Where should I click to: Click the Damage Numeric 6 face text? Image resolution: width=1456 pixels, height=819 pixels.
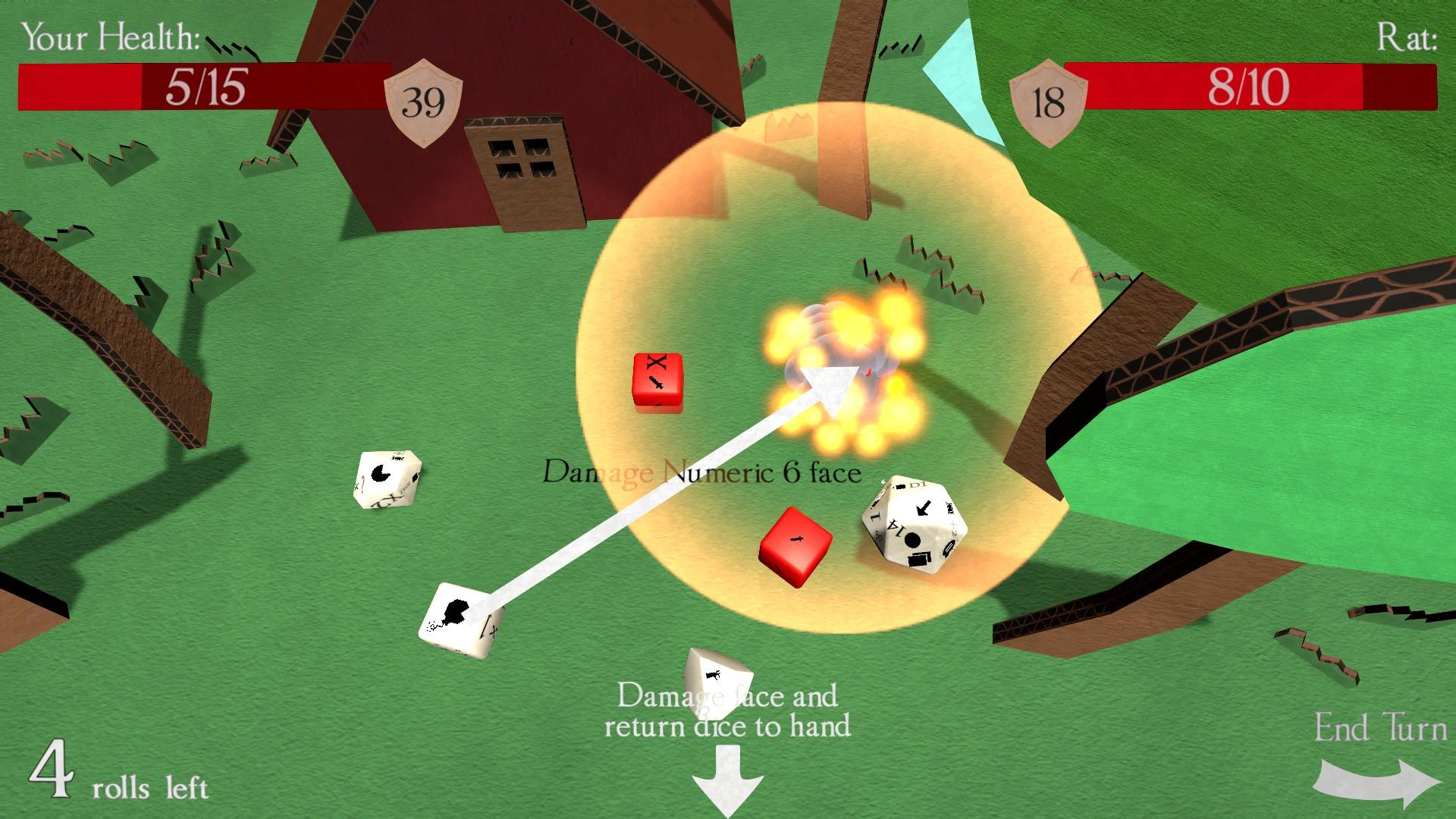point(701,472)
